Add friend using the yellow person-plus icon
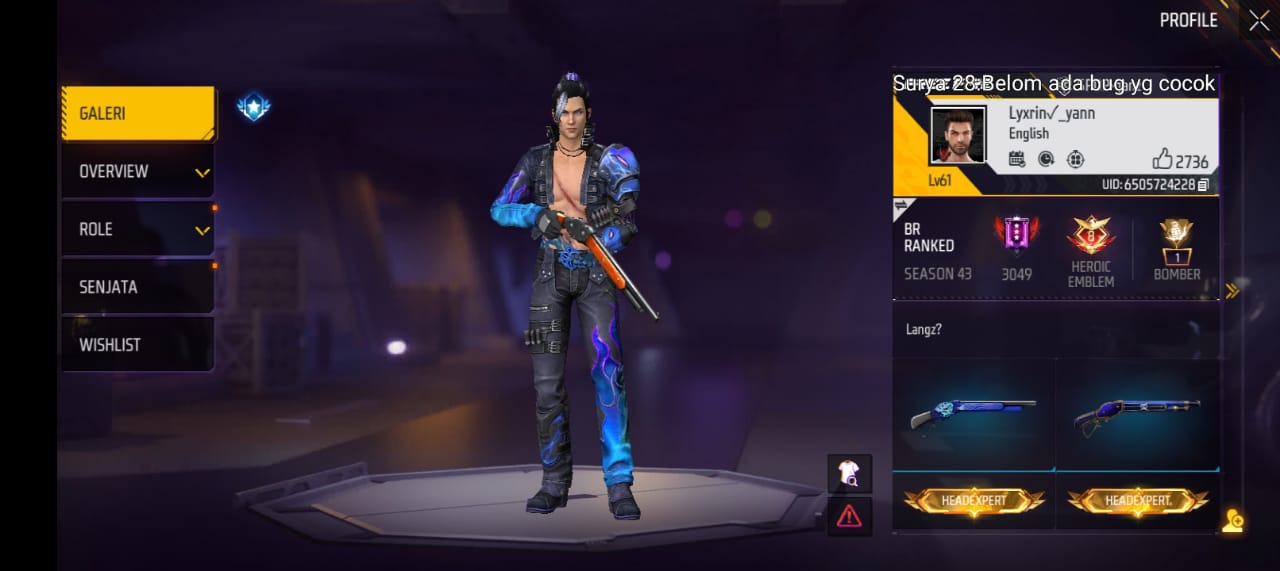 coord(1232,520)
